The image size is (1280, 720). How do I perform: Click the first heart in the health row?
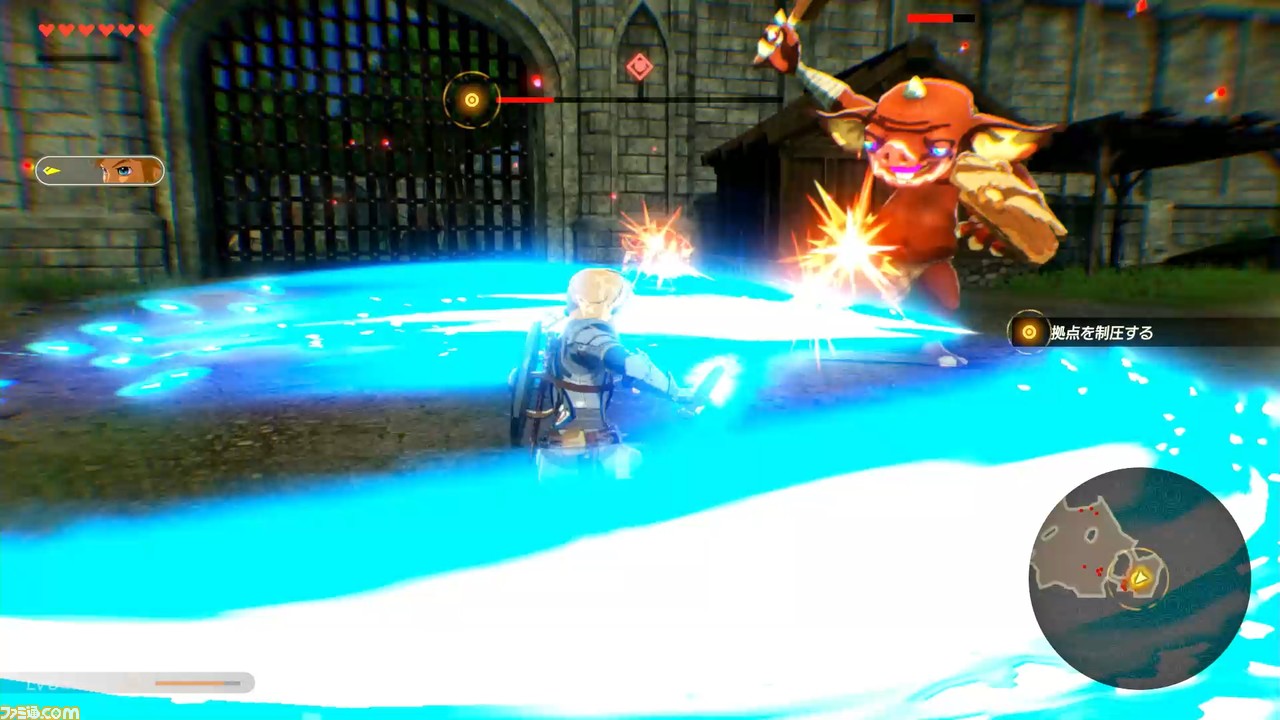pos(46,29)
